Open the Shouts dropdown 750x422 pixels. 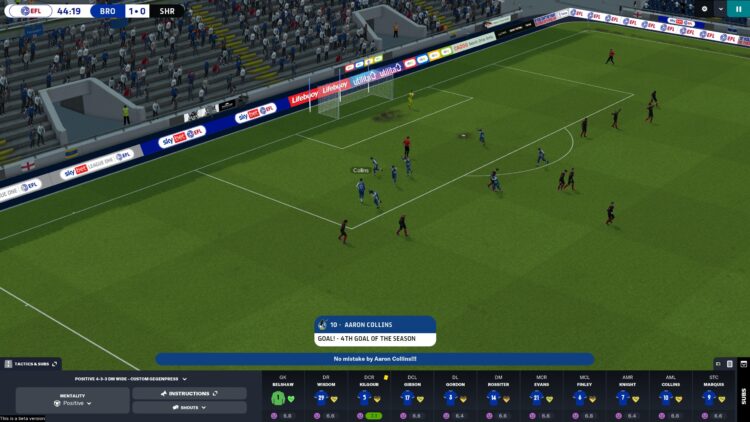point(189,407)
